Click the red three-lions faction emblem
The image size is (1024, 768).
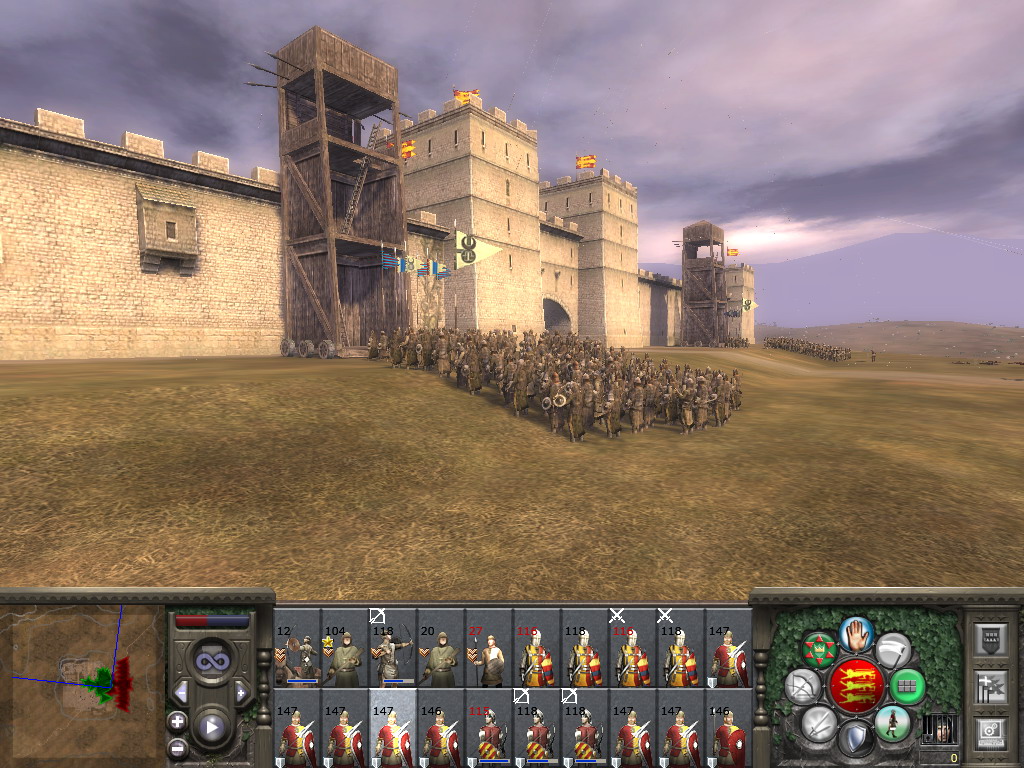(x=856, y=686)
